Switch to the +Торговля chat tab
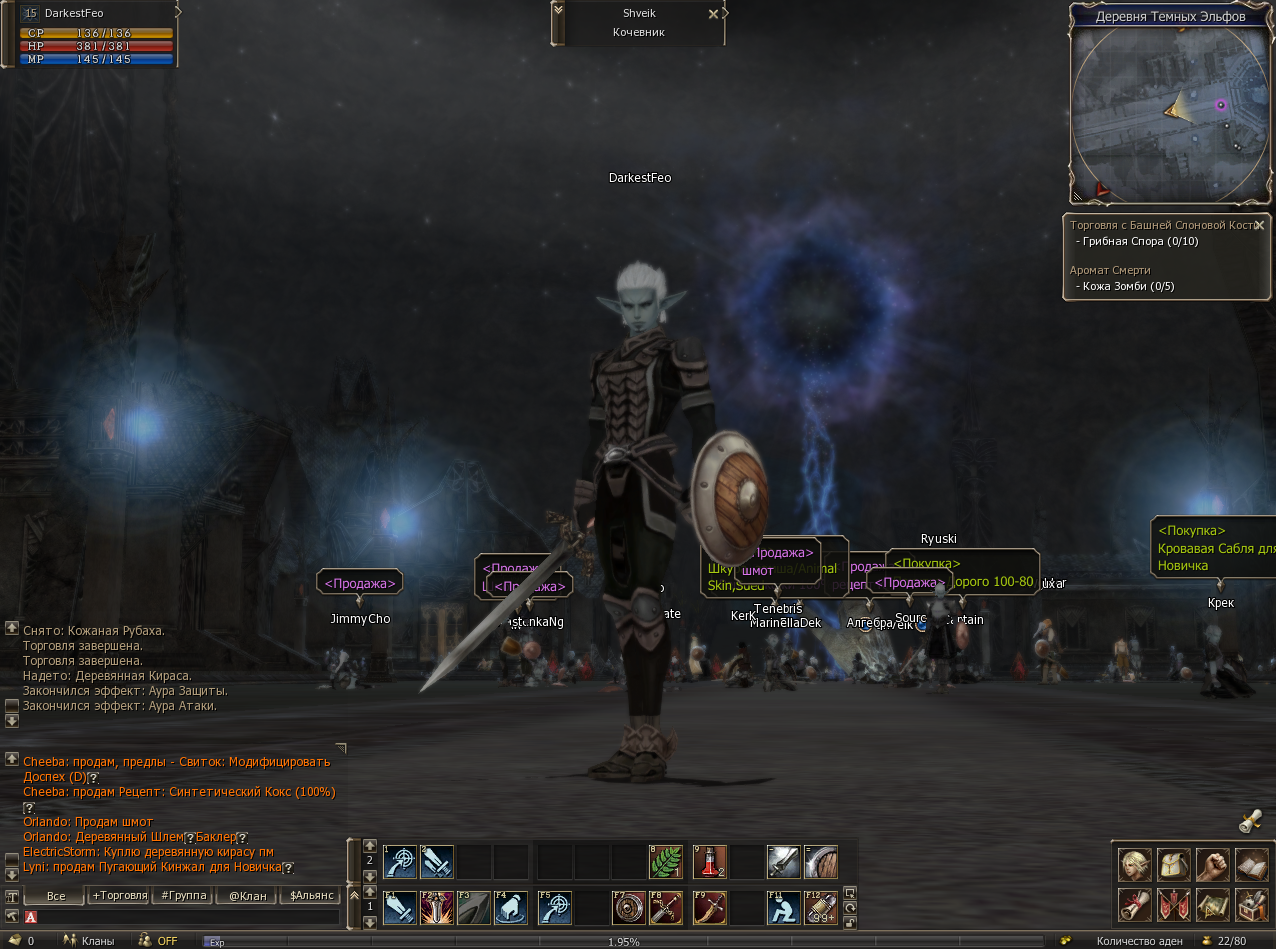 [119, 895]
